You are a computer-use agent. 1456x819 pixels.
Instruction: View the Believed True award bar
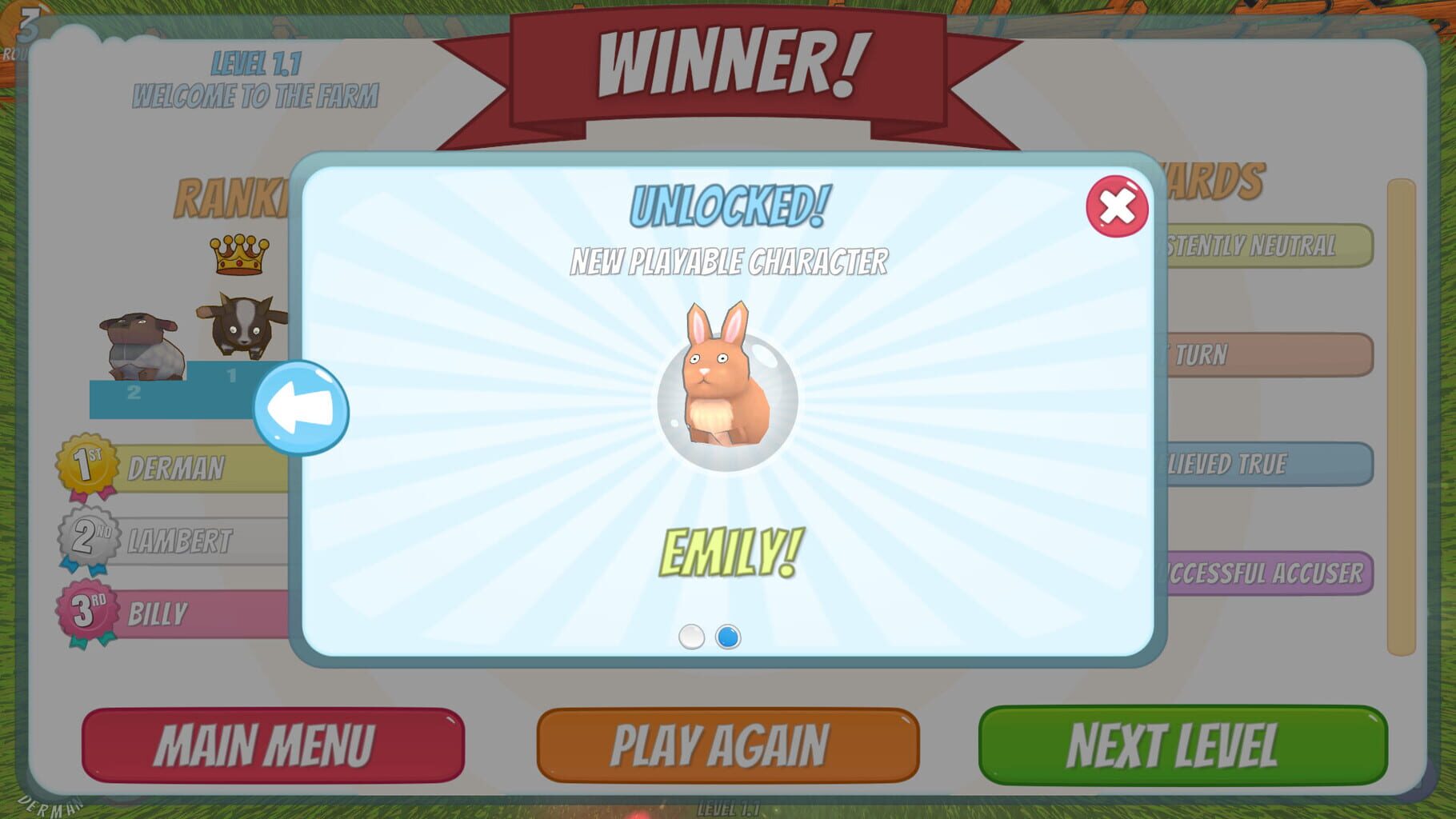1280,464
